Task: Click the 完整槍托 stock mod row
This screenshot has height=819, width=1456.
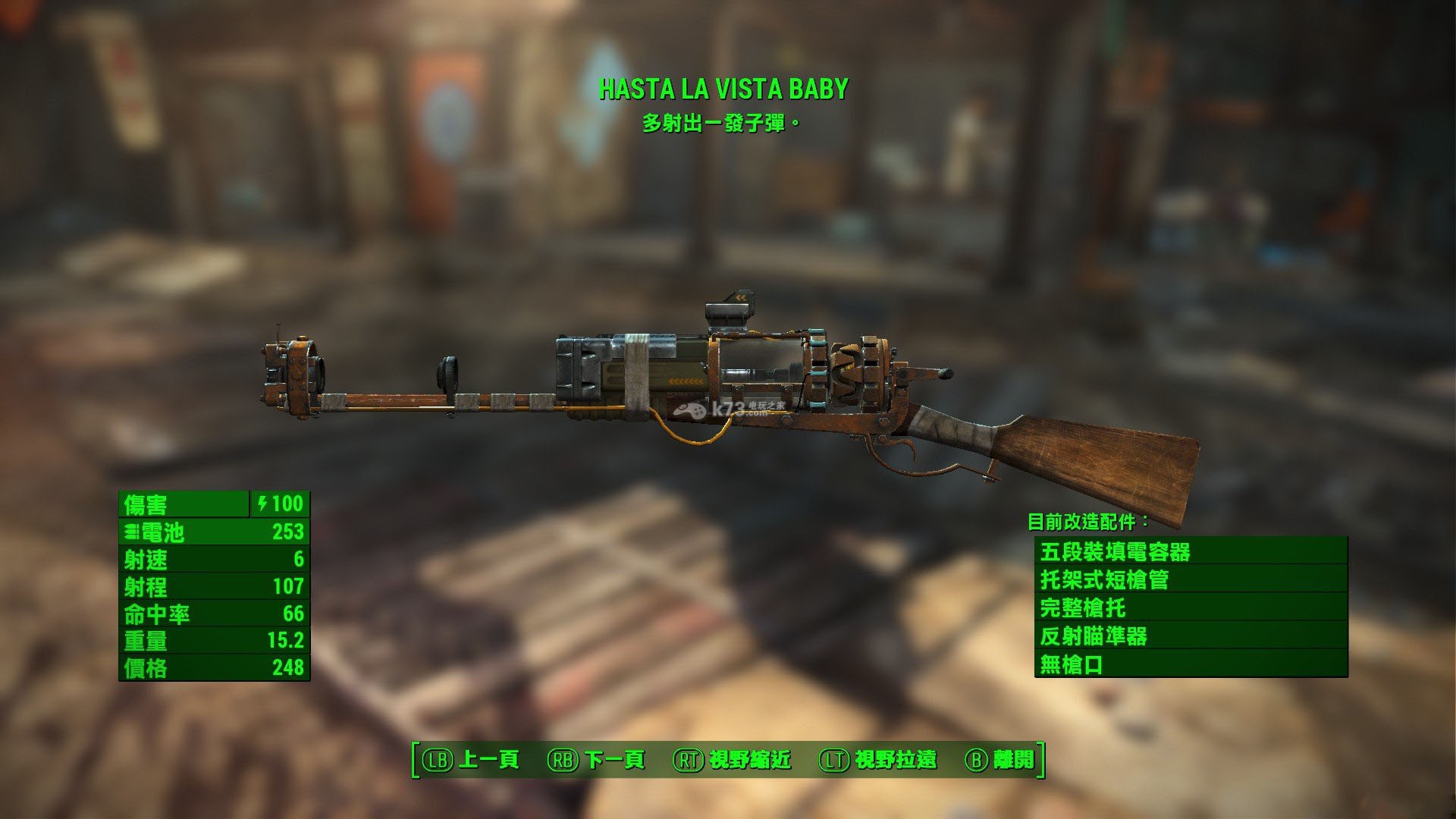Action: click(x=1191, y=608)
